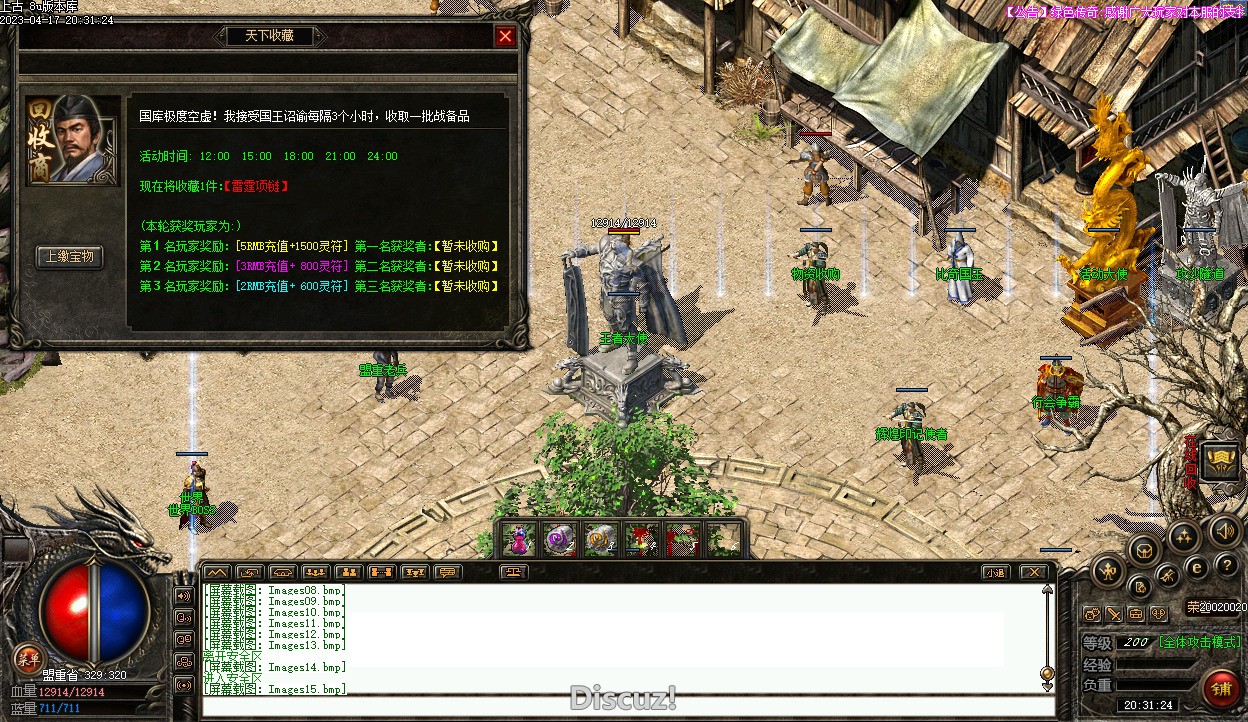
Task: Click the round "e" button
Action: tap(1196, 568)
